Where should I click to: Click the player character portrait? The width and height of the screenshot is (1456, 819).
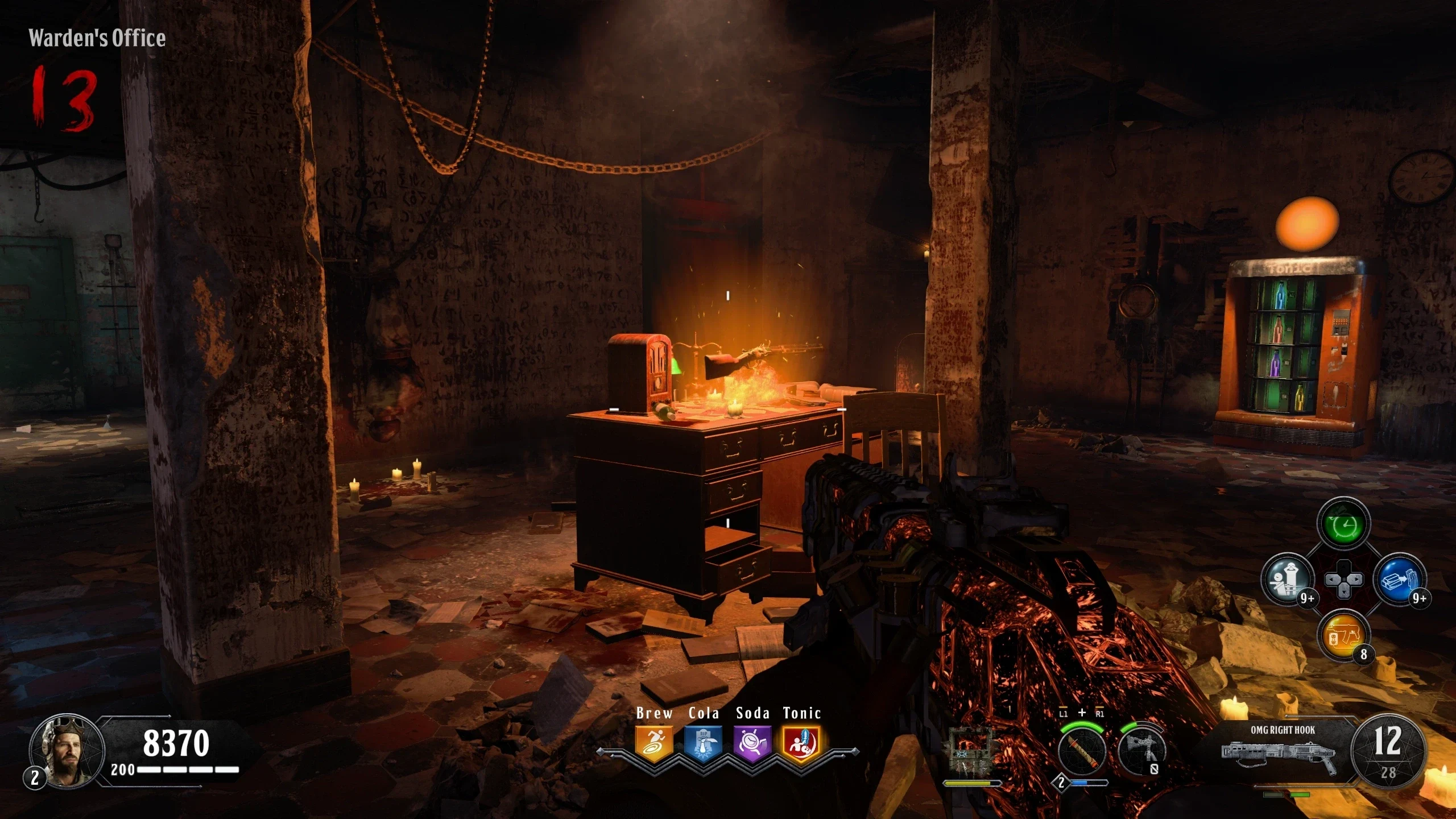tap(67, 751)
